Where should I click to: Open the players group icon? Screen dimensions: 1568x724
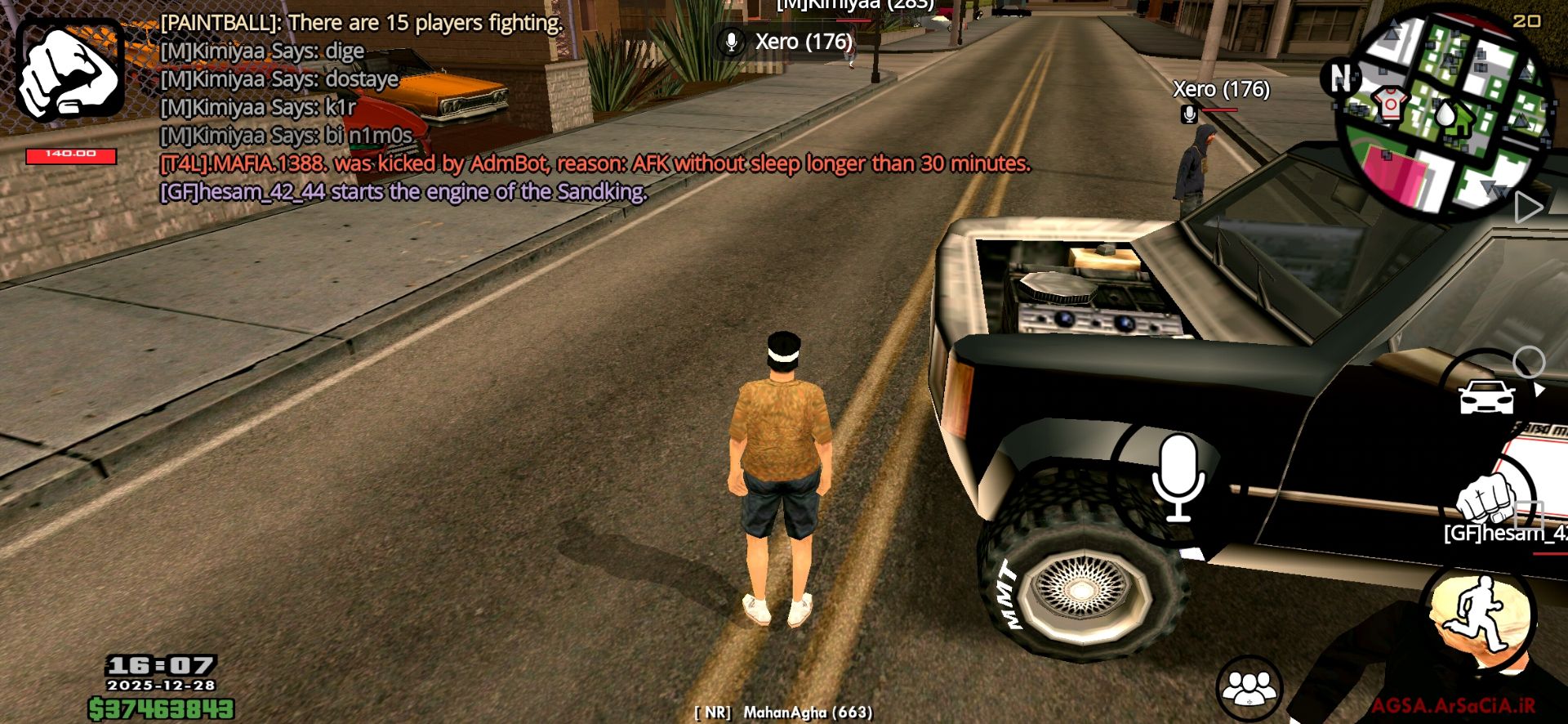[1249, 687]
